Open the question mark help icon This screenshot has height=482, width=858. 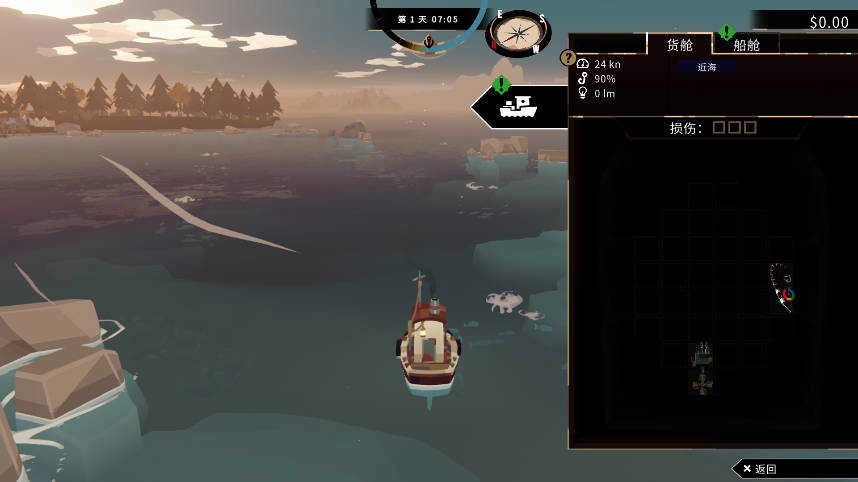568,59
